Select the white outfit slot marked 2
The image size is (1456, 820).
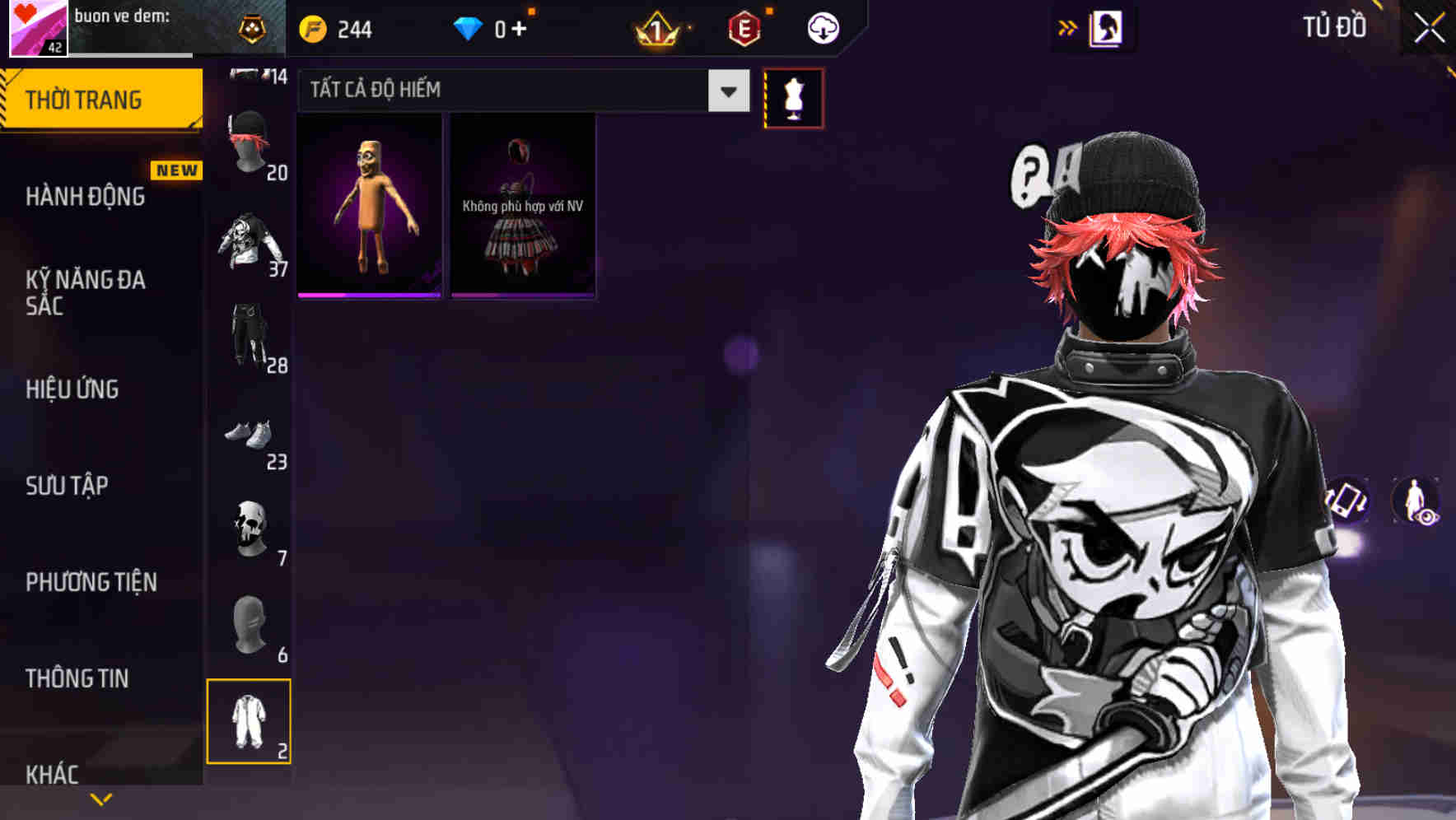(x=250, y=720)
